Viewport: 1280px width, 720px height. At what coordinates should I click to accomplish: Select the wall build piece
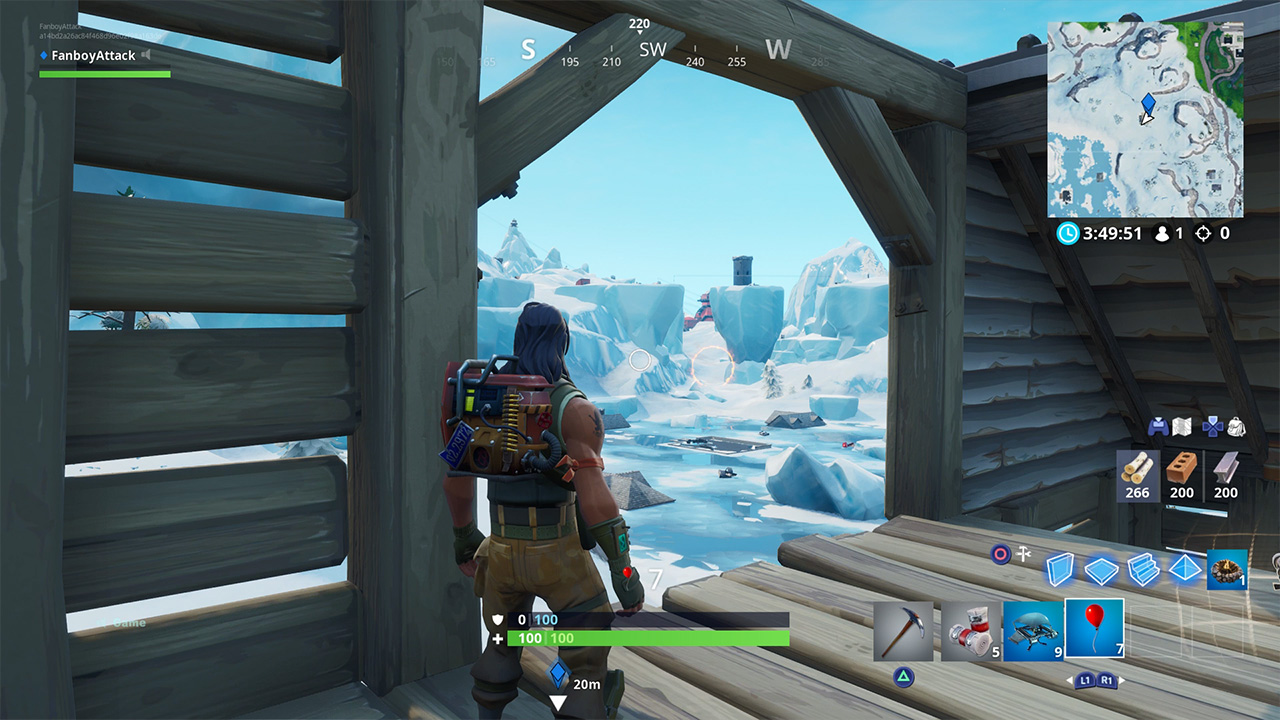coord(1058,570)
